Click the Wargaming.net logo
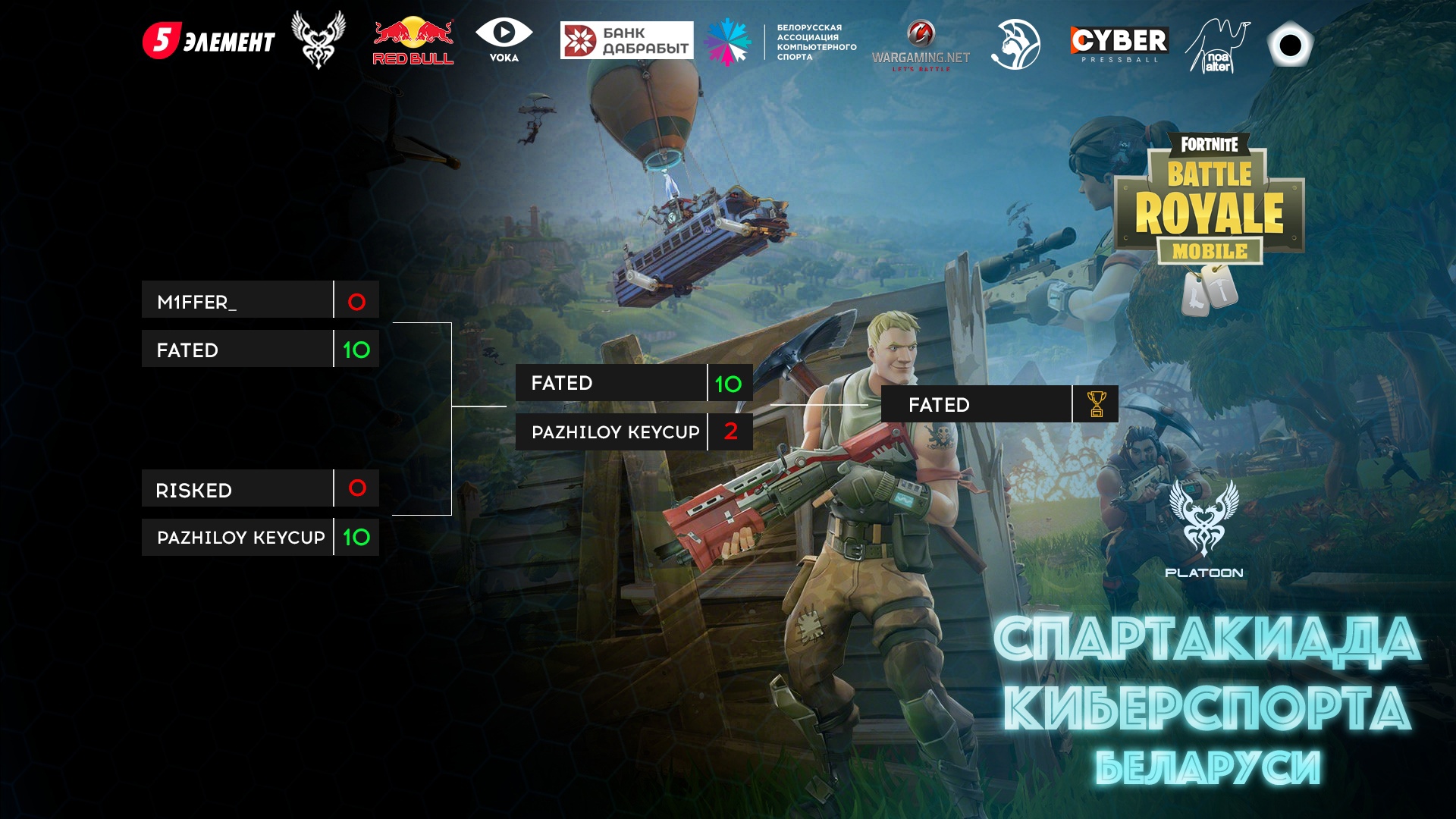 pos(921,45)
